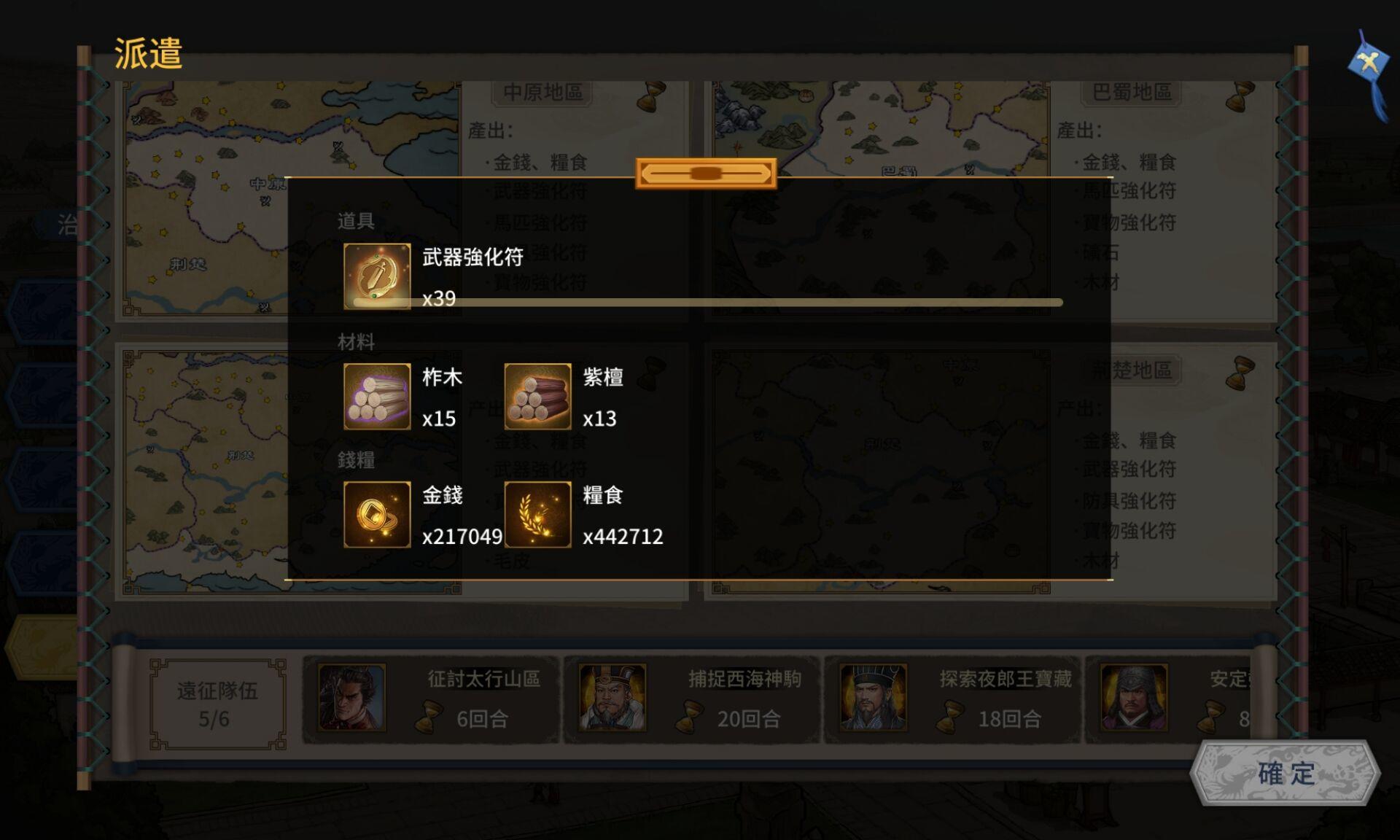The width and height of the screenshot is (1400, 840).
Task: Open the 荊楚地區 region panel
Action: pyautogui.click(x=1135, y=370)
